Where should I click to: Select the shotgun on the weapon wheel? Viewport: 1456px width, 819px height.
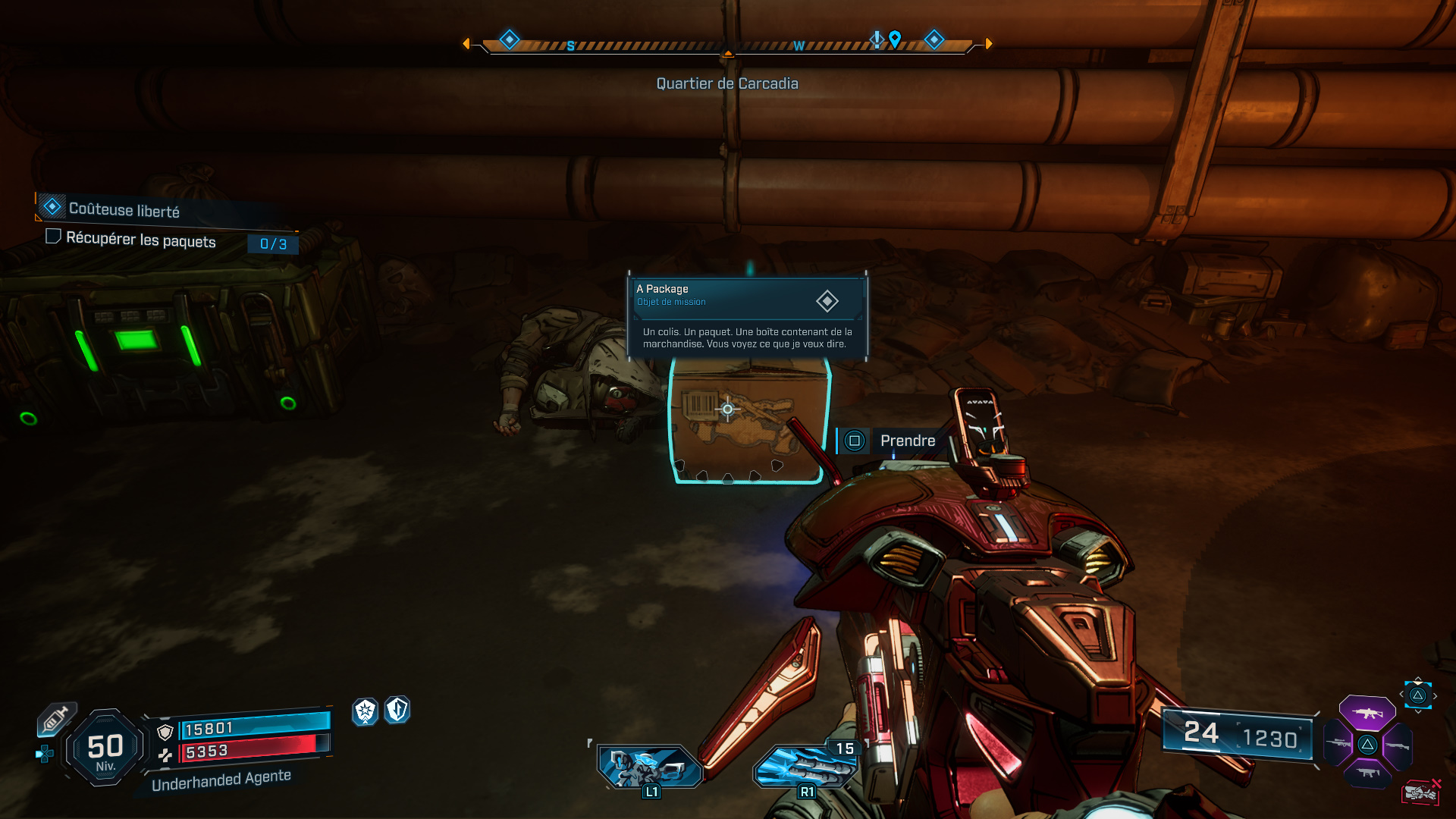(x=1397, y=747)
